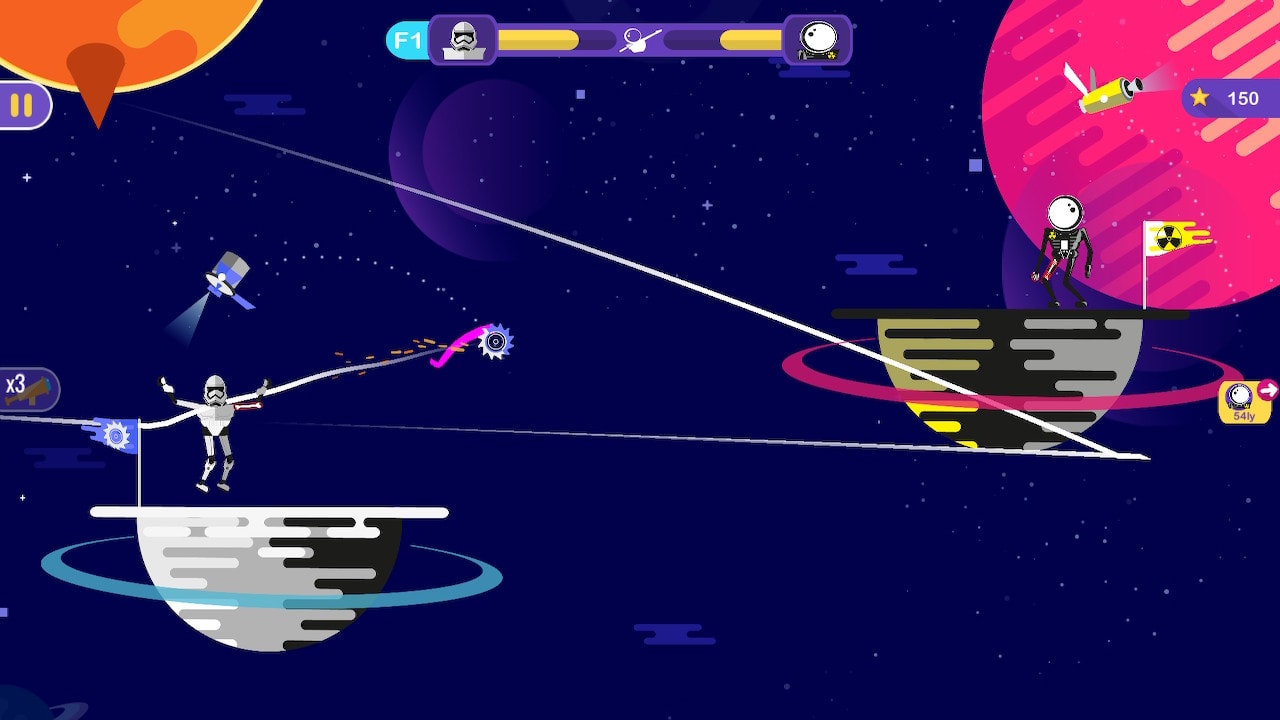1280x720 pixels.
Task: Click the 54ly distance label
Action: pos(1244,415)
